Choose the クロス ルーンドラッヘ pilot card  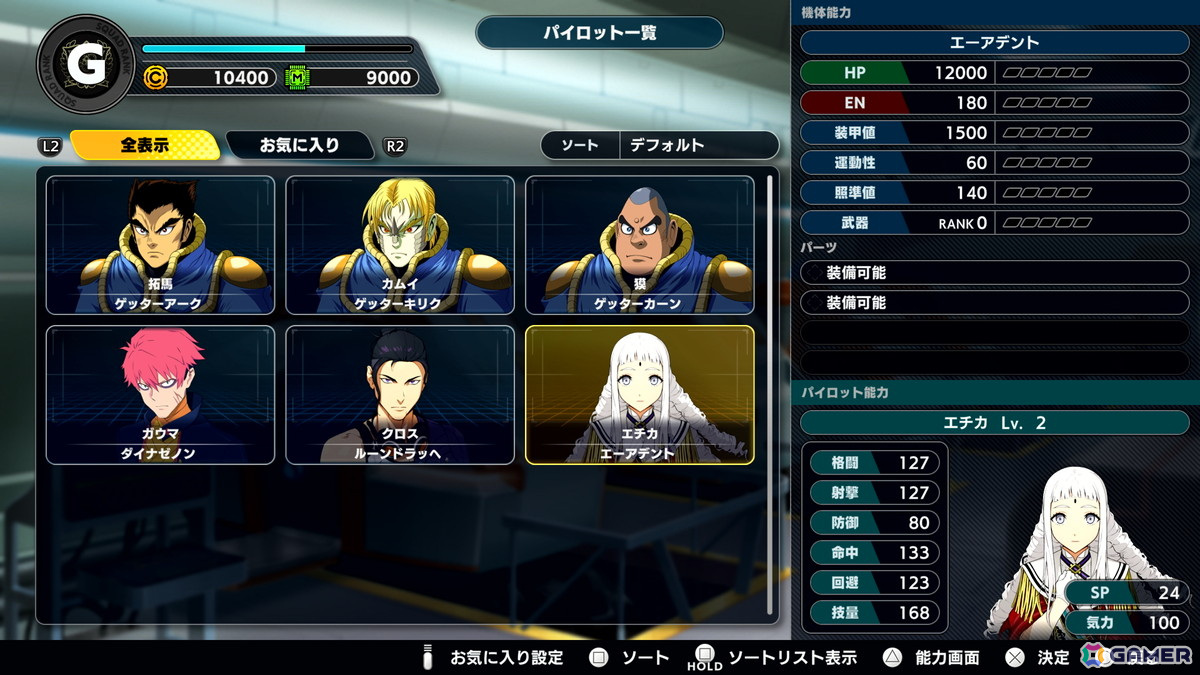pos(400,395)
